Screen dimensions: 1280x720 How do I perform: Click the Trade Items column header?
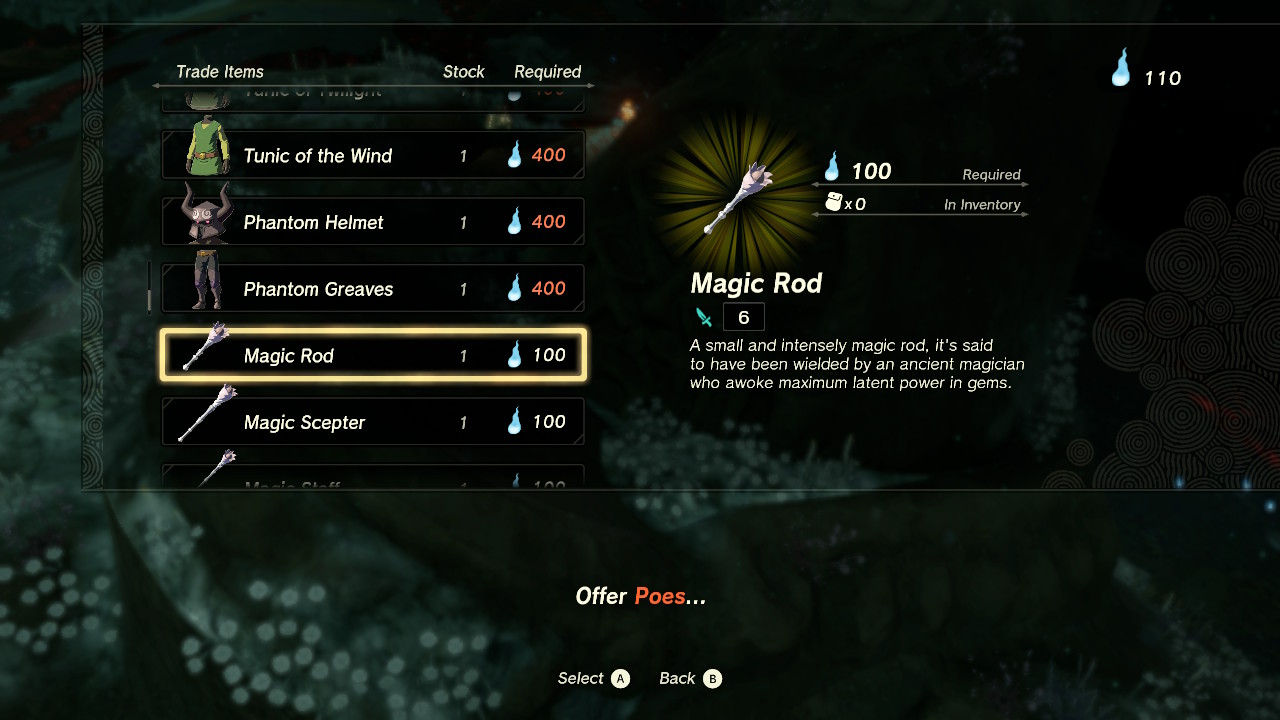click(x=220, y=71)
